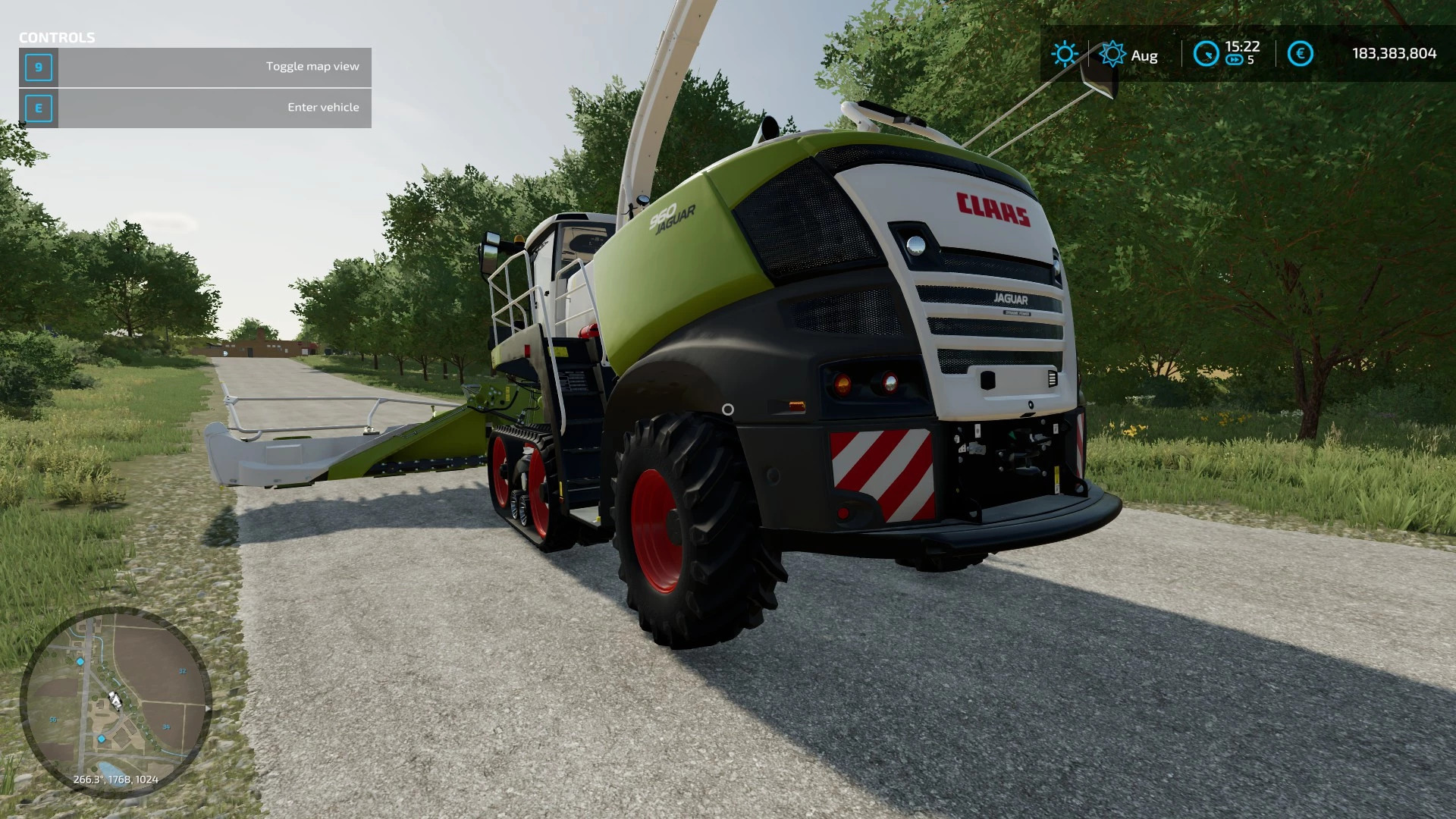Viewport: 1456px width, 819px height.
Task: Click the sunny weather icon
Action: tap(1064, 54)
